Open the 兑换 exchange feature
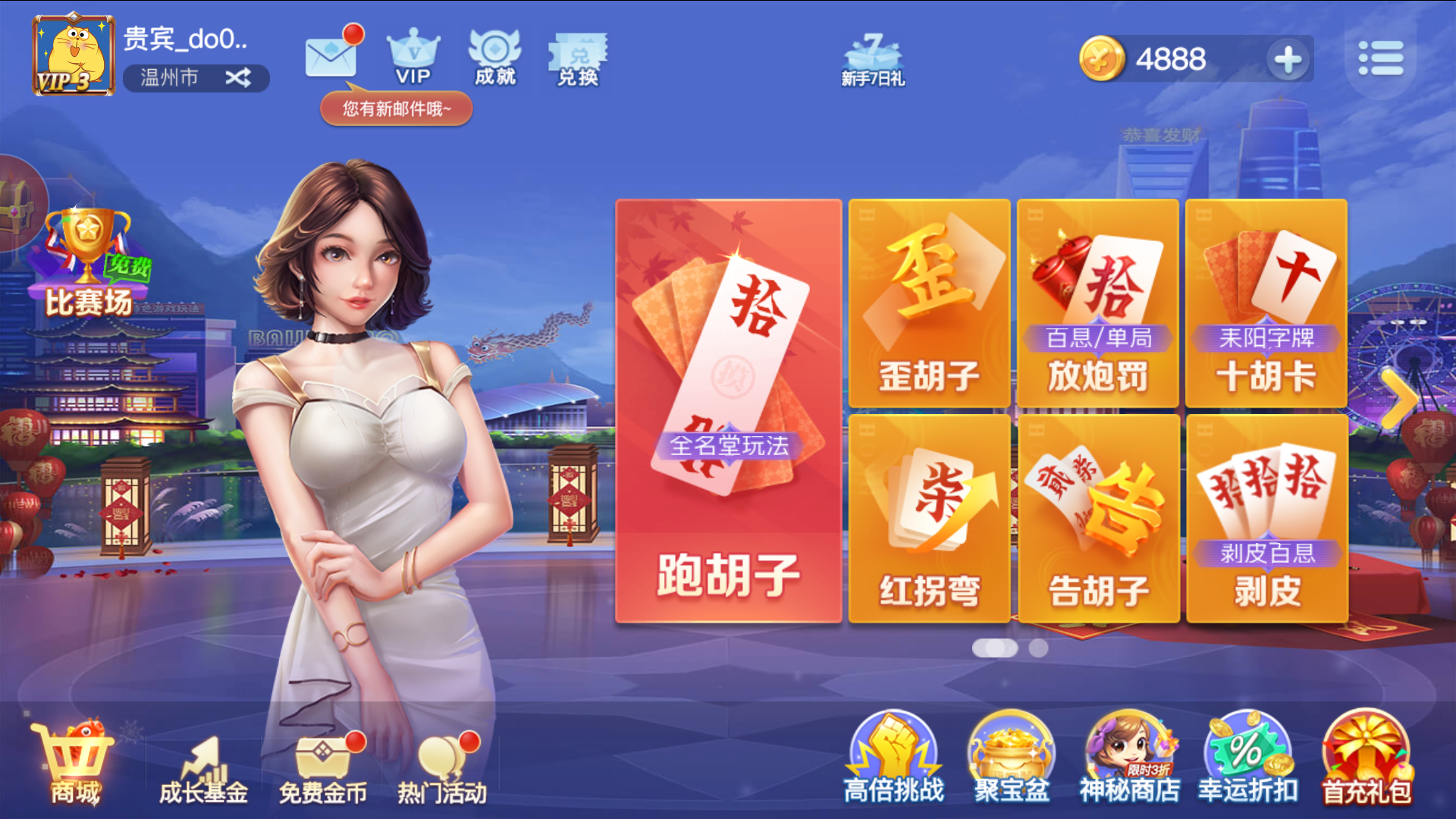The width and height of the screenshot is (1456, 819). pos(579,57)
